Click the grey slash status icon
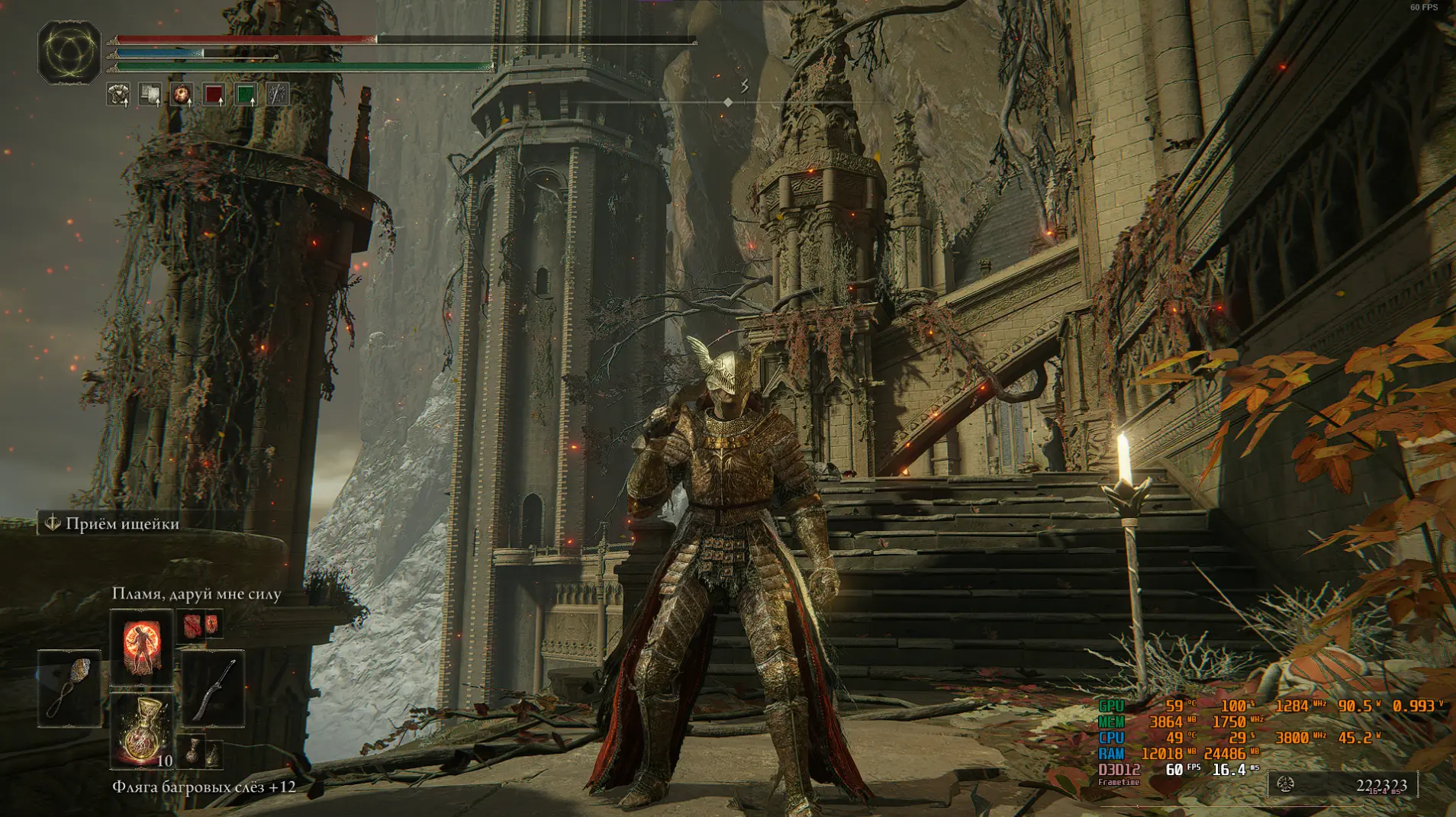Screen dimensions: 1456x817 pyautogui.click(x=278, y=95)
